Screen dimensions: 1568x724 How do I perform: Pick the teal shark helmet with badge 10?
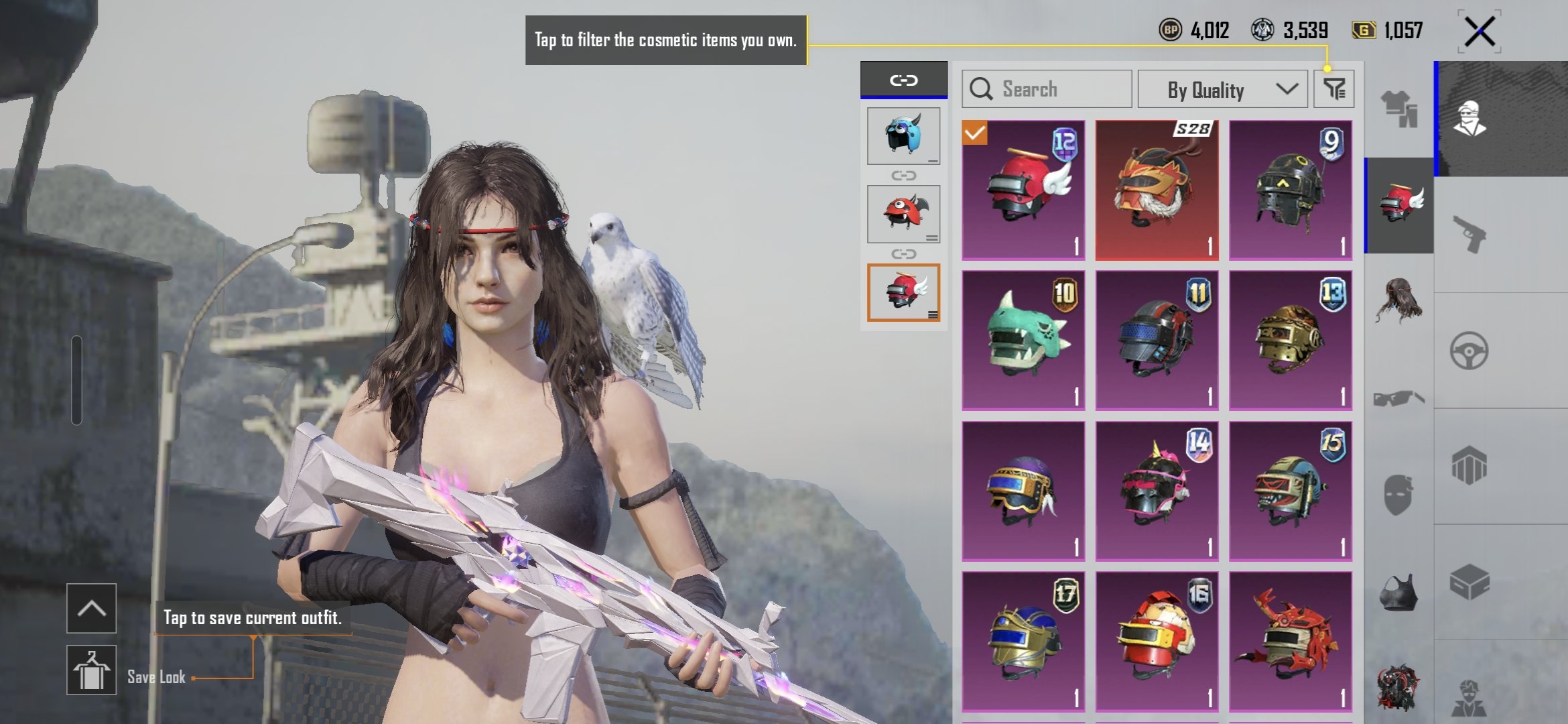(1023, 341)
